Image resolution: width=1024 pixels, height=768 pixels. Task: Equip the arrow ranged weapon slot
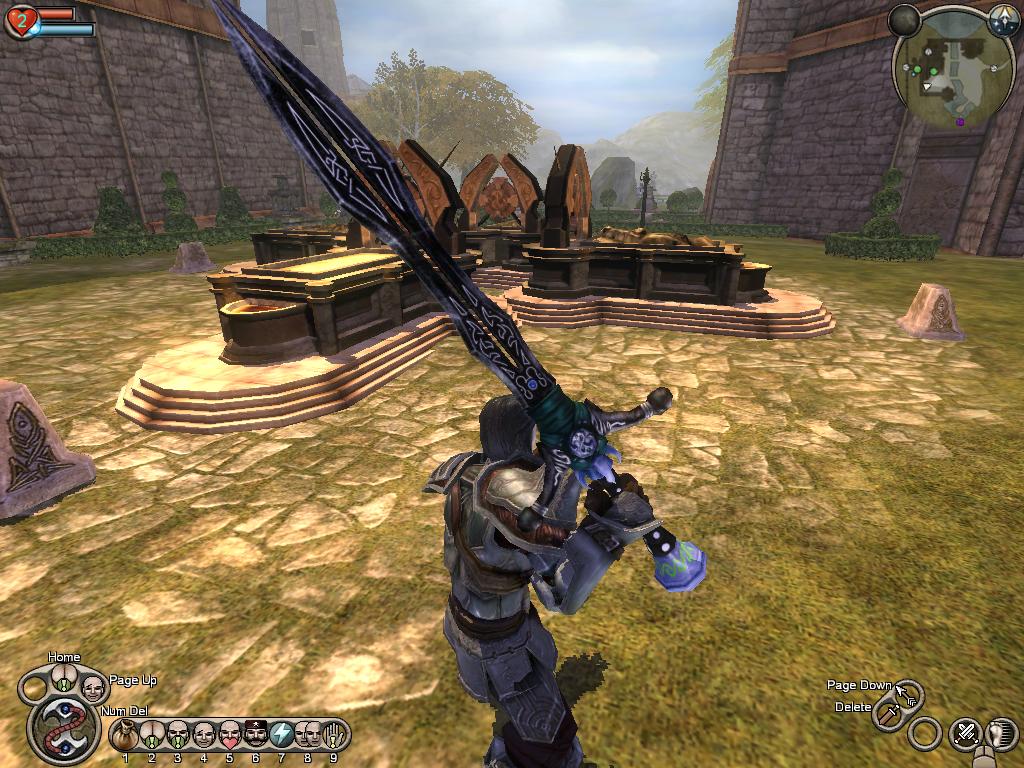click(x=908, y=694)
